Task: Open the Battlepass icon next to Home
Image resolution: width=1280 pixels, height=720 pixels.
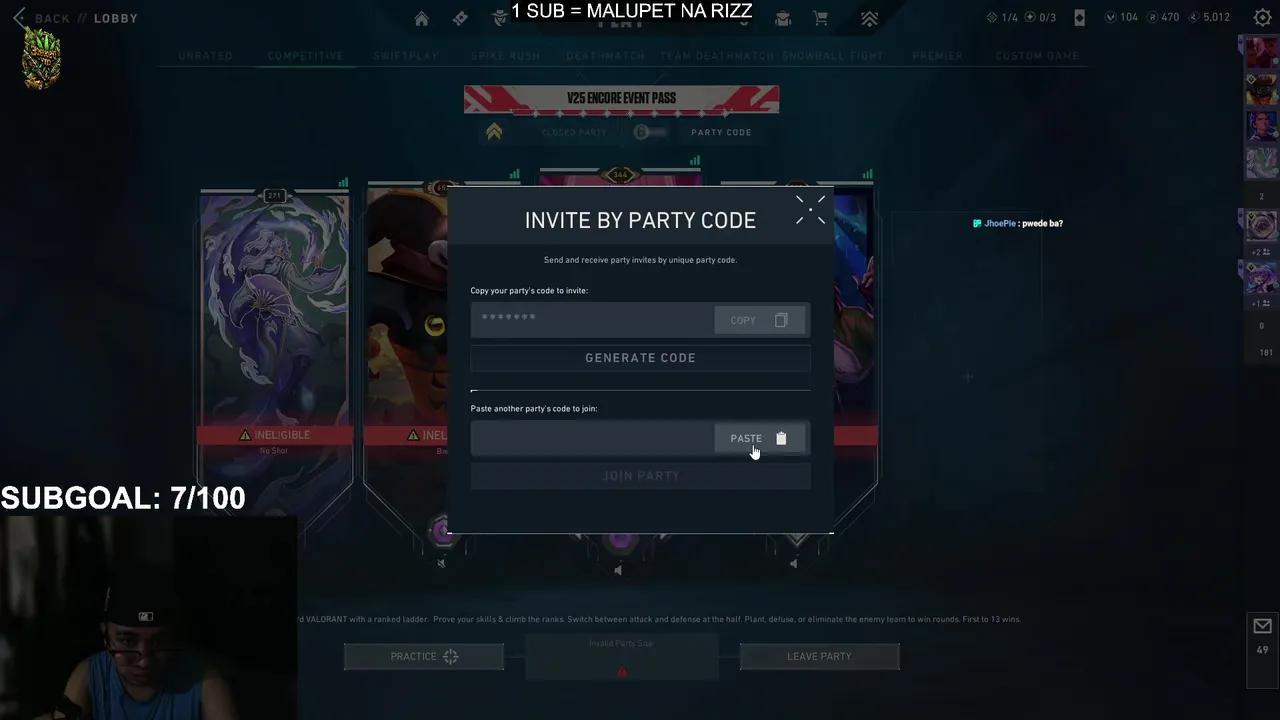Action: tap(460, 18)
